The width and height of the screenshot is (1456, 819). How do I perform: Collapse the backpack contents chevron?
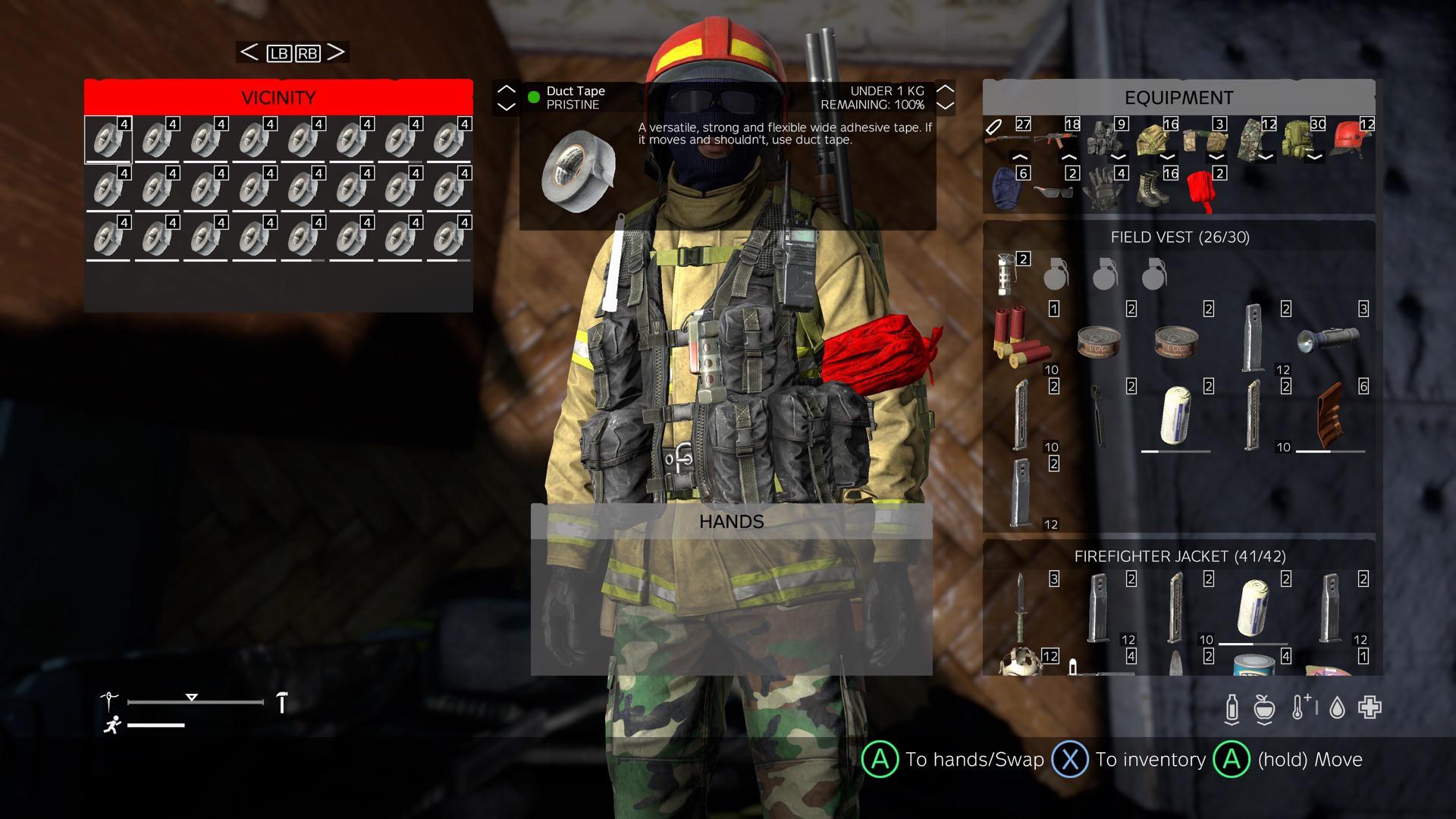coord(1313,158)
